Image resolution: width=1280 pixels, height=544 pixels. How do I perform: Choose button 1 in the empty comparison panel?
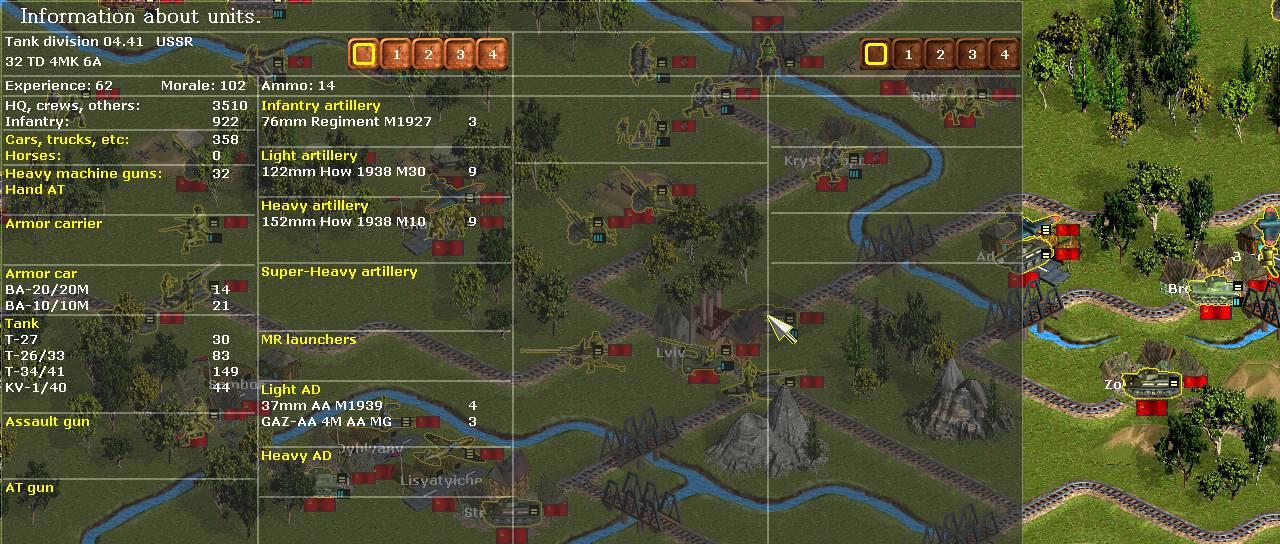pos(908,54)
